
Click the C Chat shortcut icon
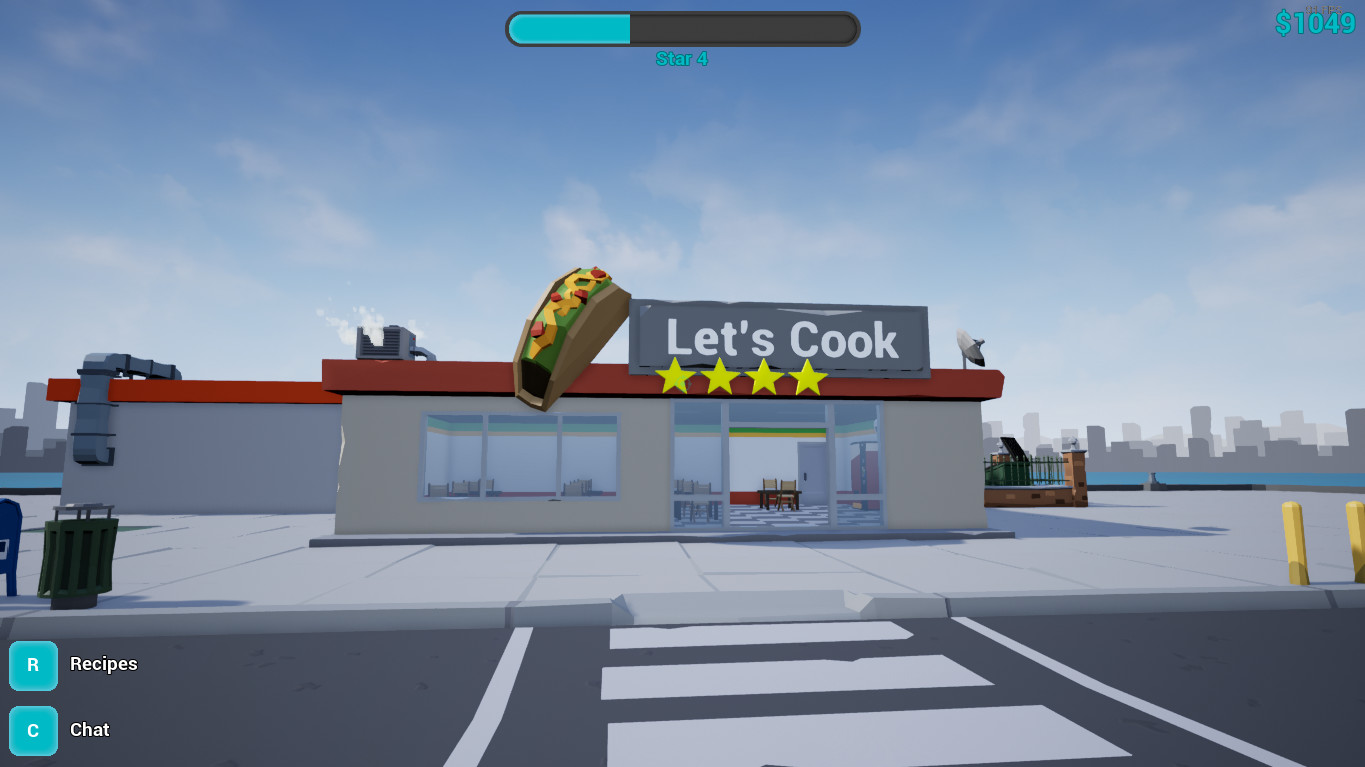point(33,730)
